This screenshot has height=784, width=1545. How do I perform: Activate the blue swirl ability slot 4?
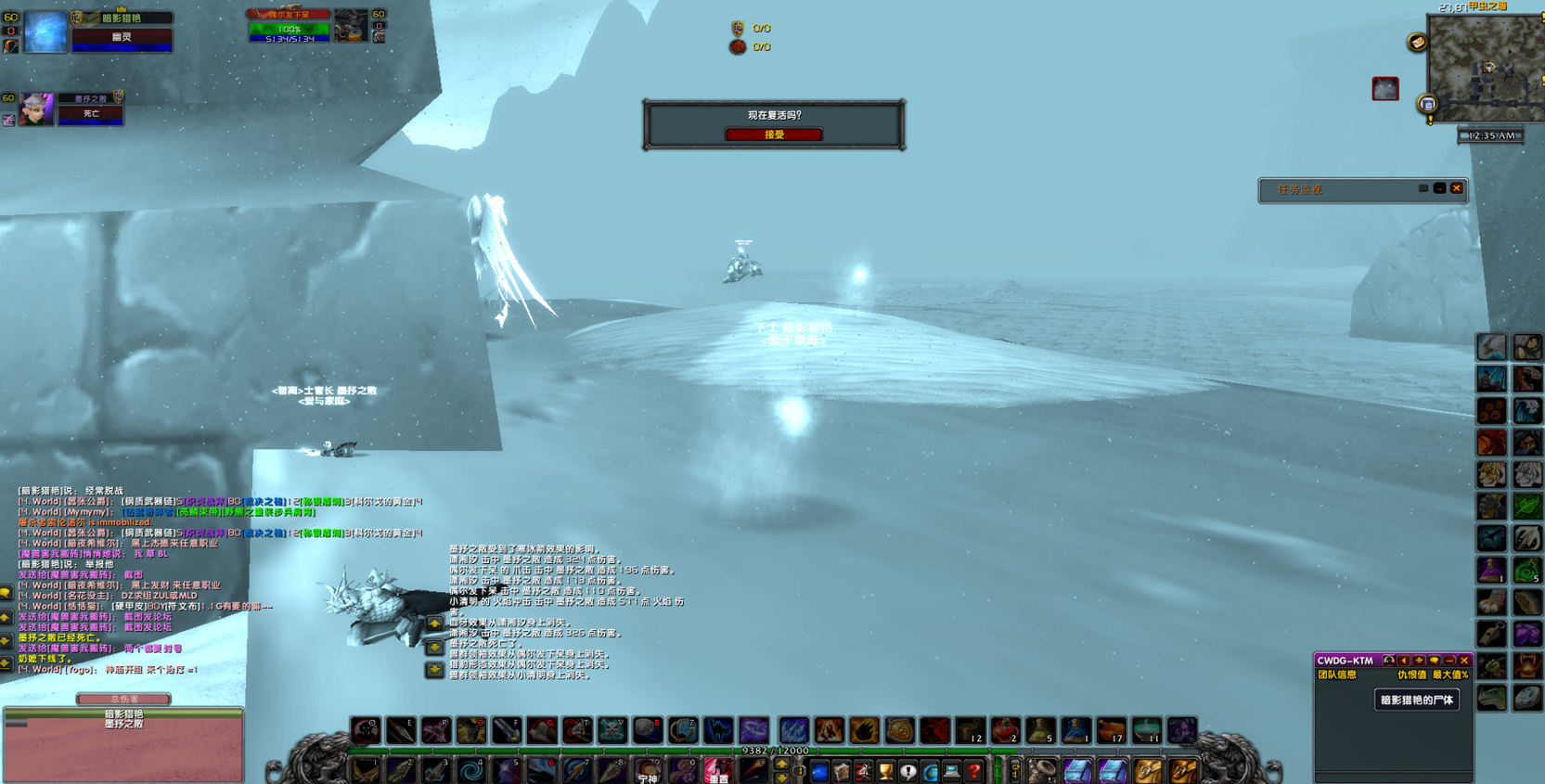(x=471, y=770)
